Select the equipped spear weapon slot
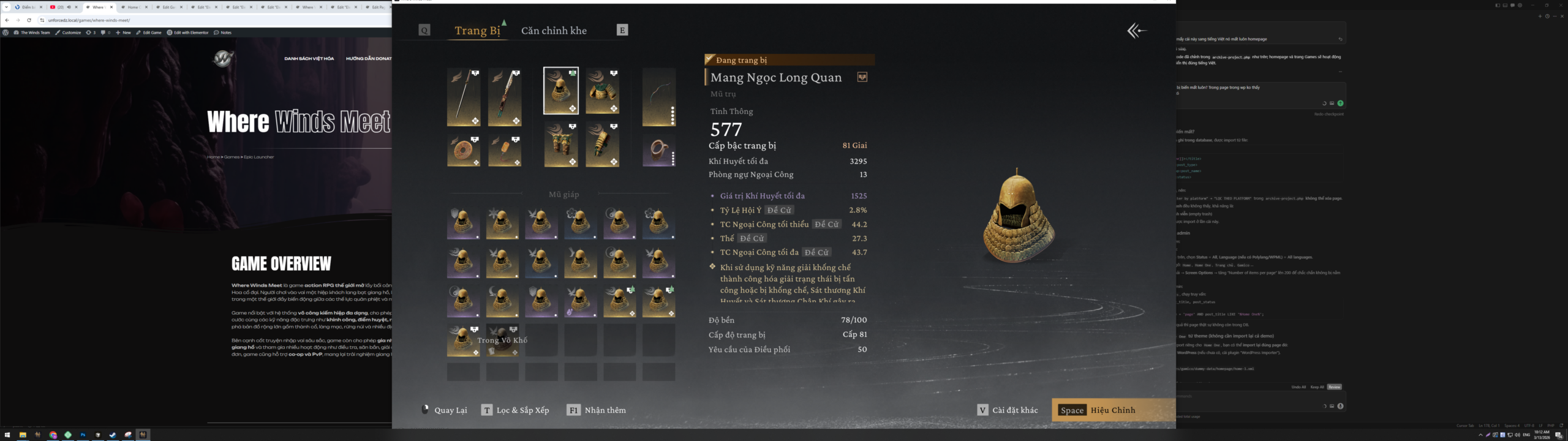Image resolution: width=1568 pixels, height=441 pixels. pos(464,97)
